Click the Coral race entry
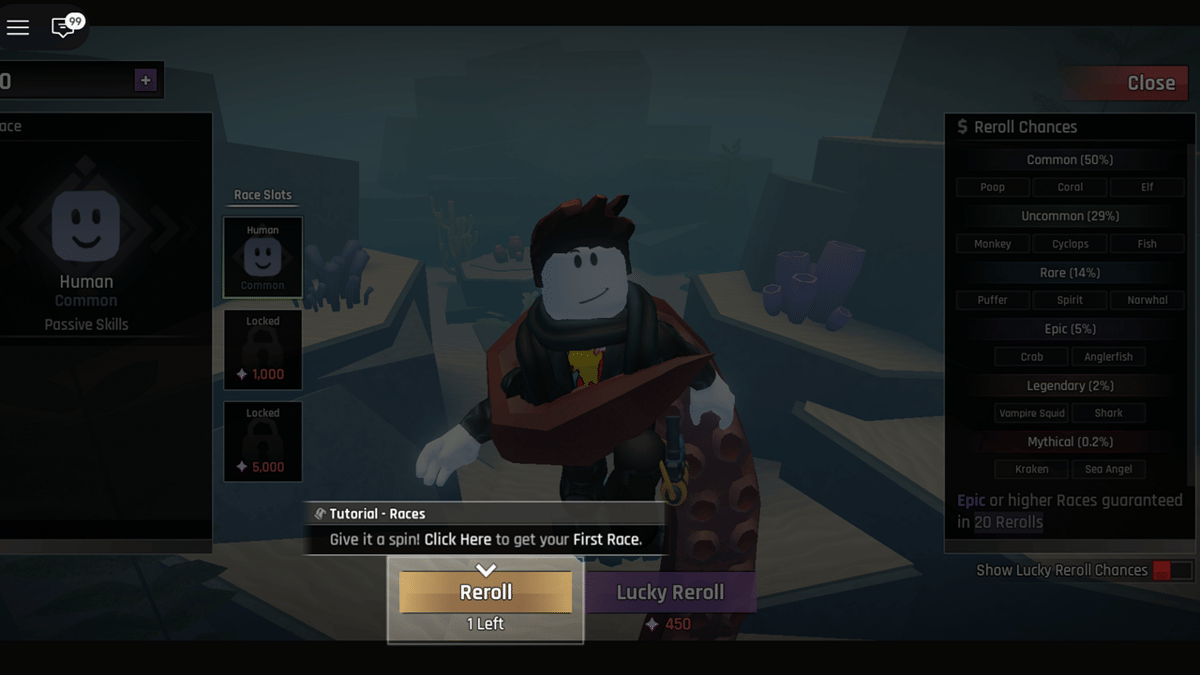This screenshot has height=675, width=1200. pos(1070,187)
